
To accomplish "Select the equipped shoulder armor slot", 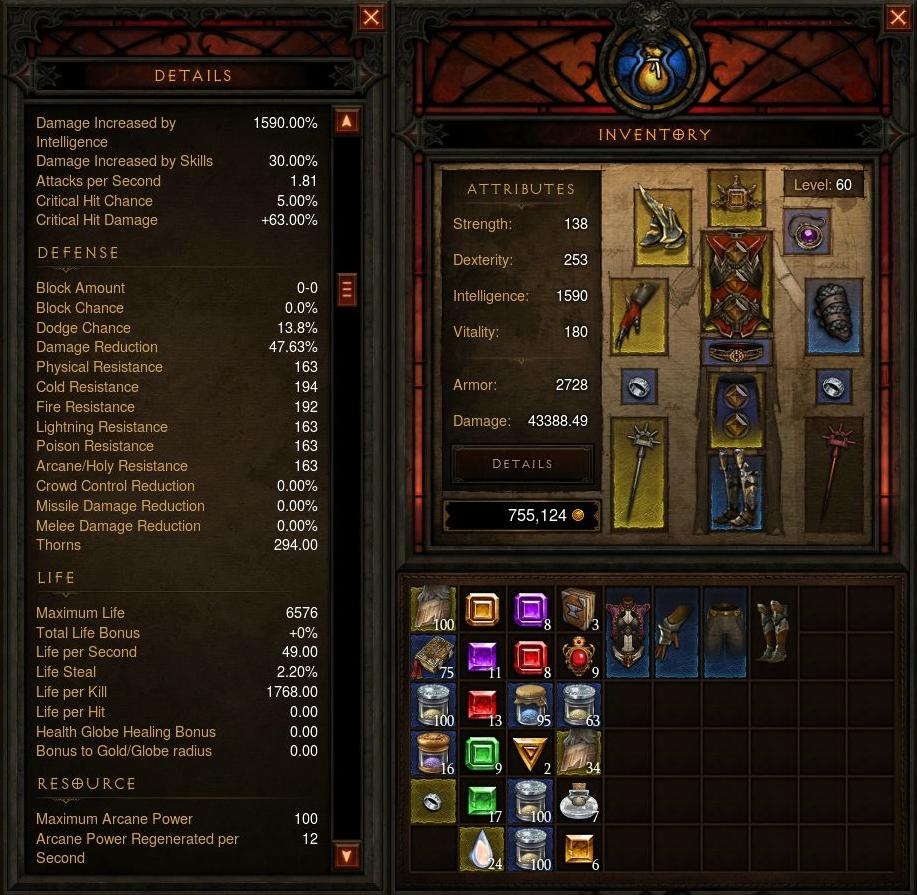I will click(662, 226).
